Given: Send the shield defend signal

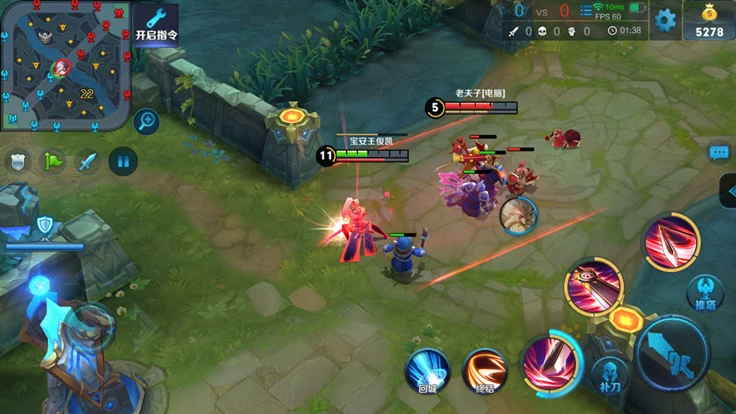Looking at the screenshot, I should (x=17, y=161).
